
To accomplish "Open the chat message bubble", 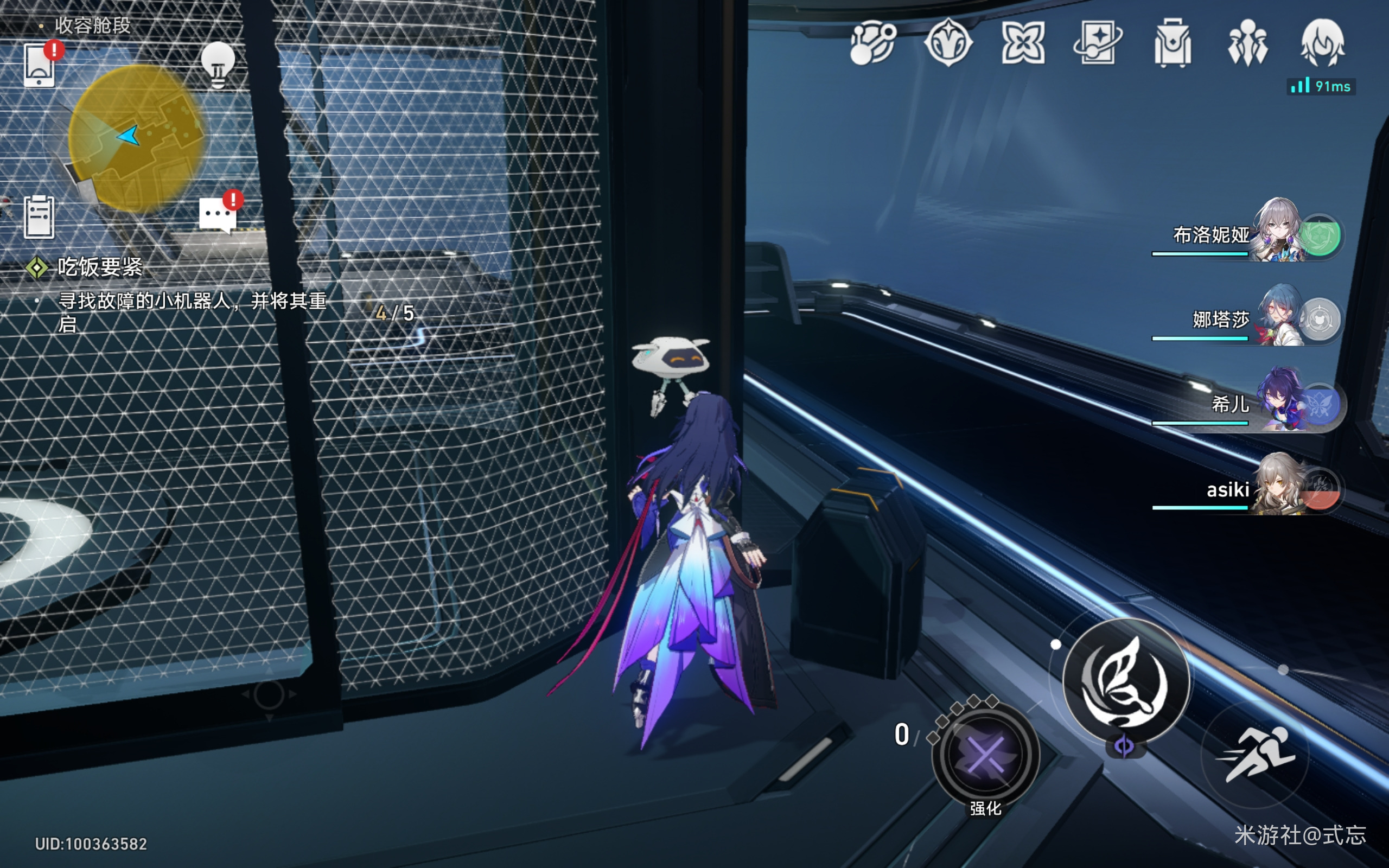I will click(x=218, y=215).
